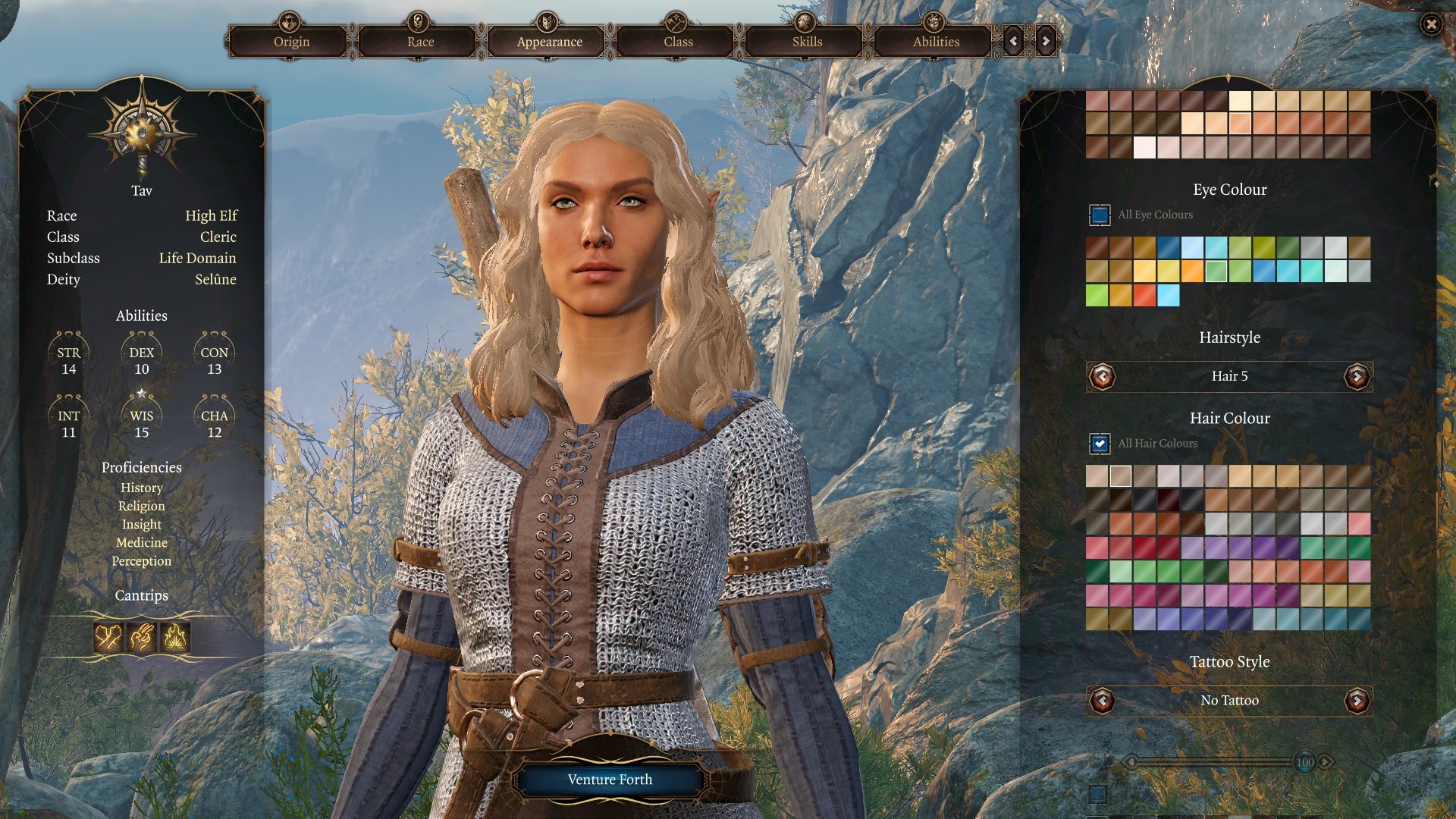Select the Appearance tab
Image resolution: width=1456 pixels, height=819 pixels.
tap(549, 42)
